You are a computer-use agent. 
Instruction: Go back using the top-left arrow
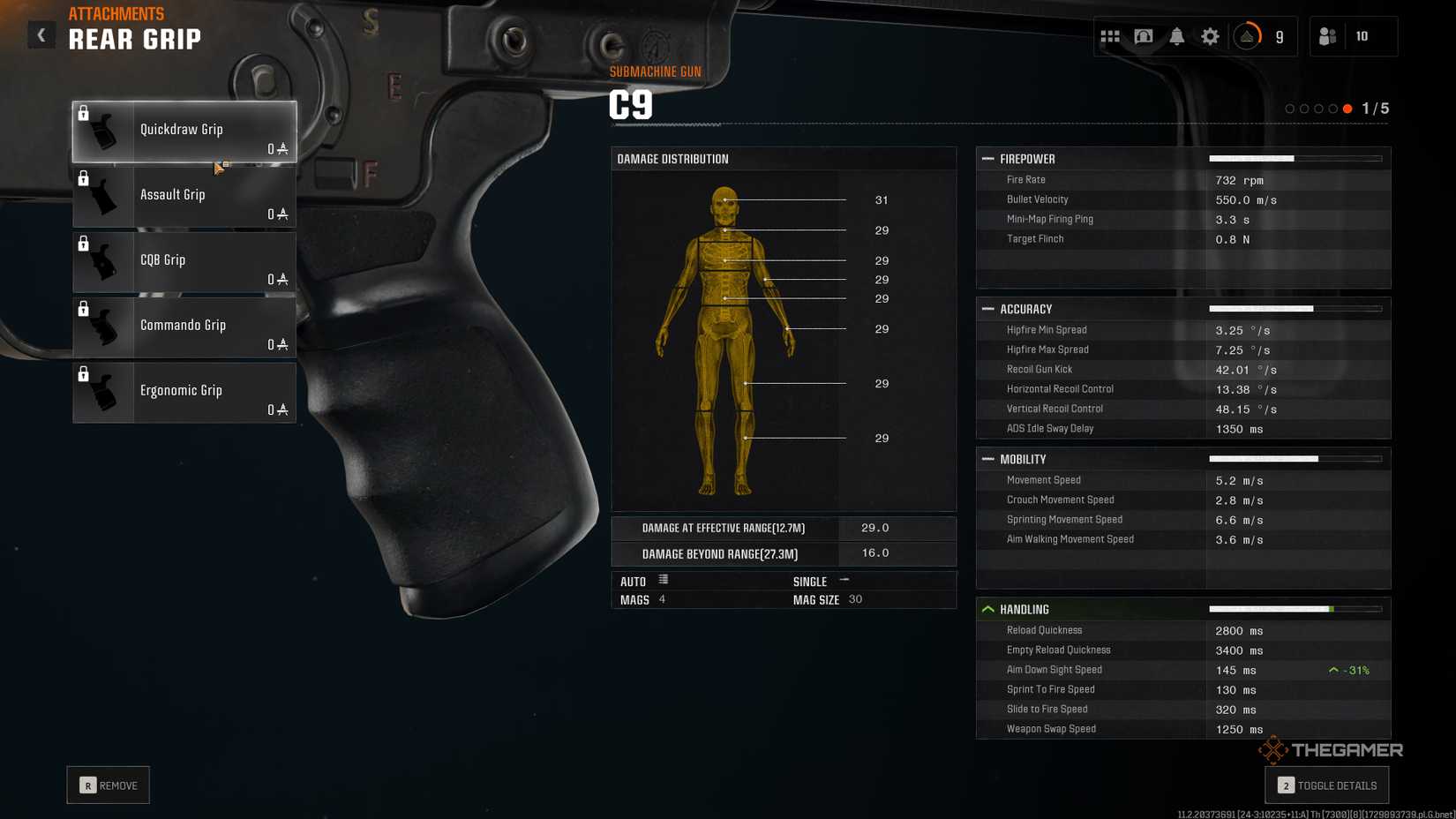click(41, 35)
